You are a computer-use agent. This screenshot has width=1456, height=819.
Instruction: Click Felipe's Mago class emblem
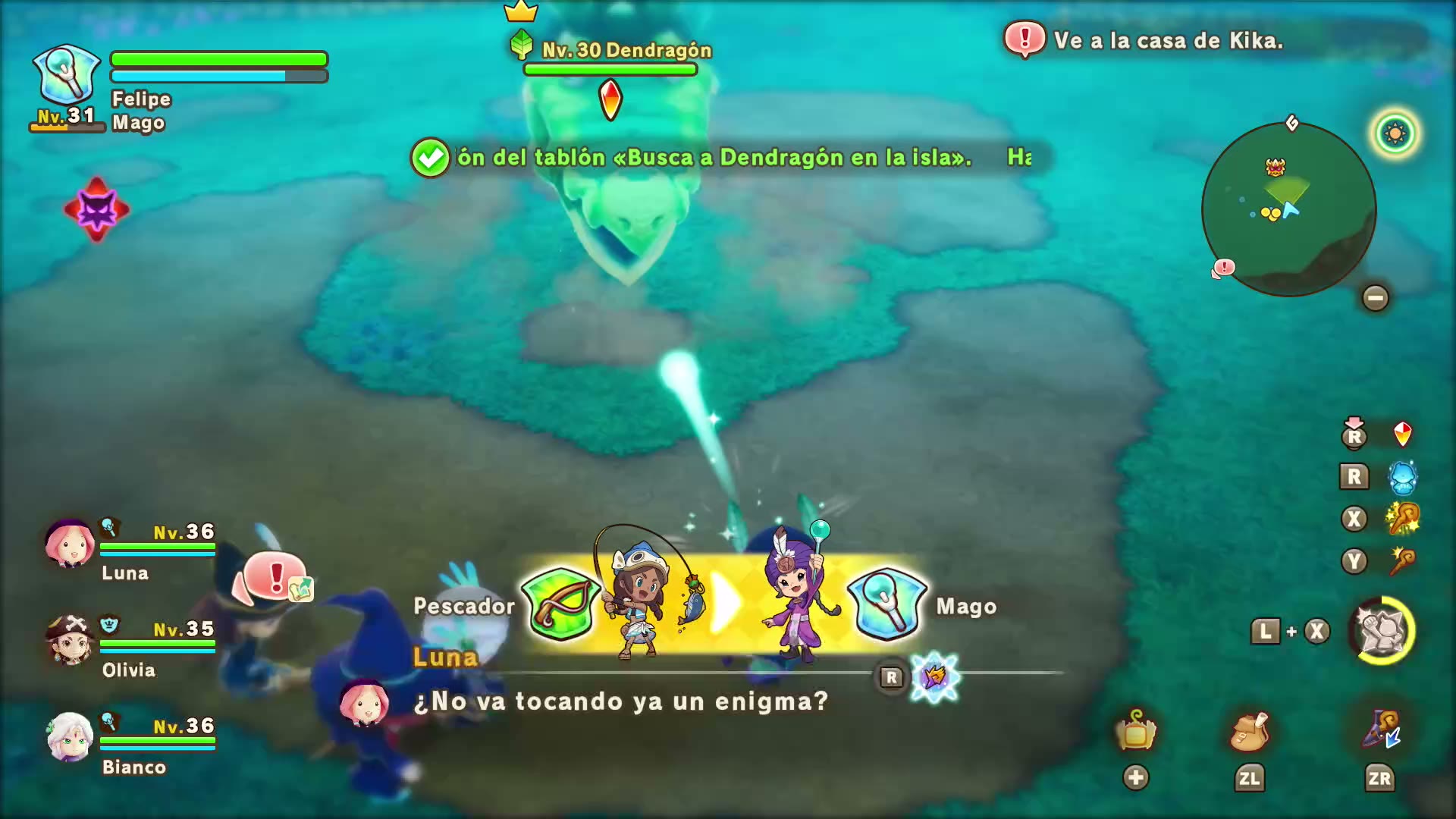pyautogui.click(x=66, y=74)
